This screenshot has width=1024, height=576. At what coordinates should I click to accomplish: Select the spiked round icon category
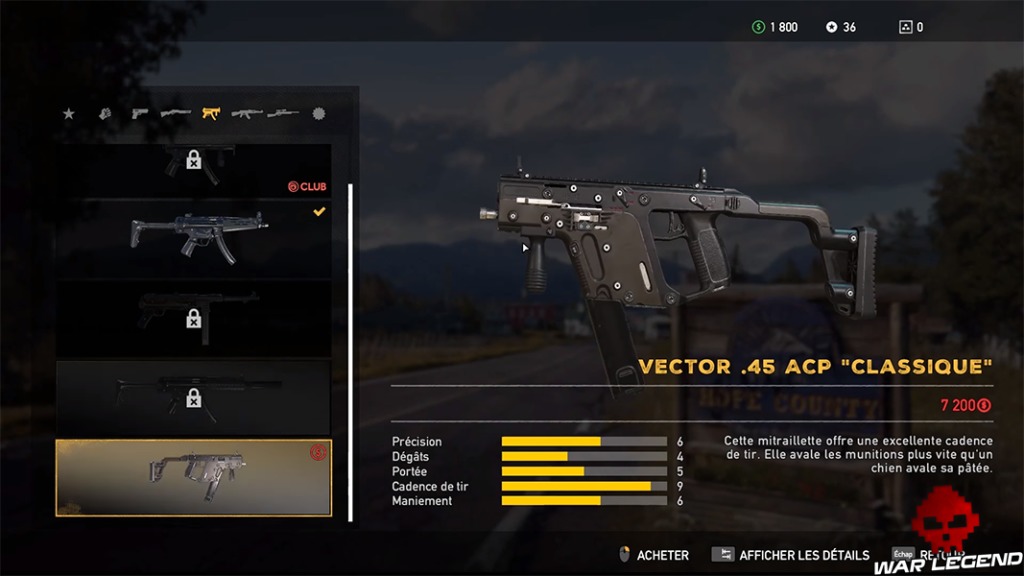(319, 114)
